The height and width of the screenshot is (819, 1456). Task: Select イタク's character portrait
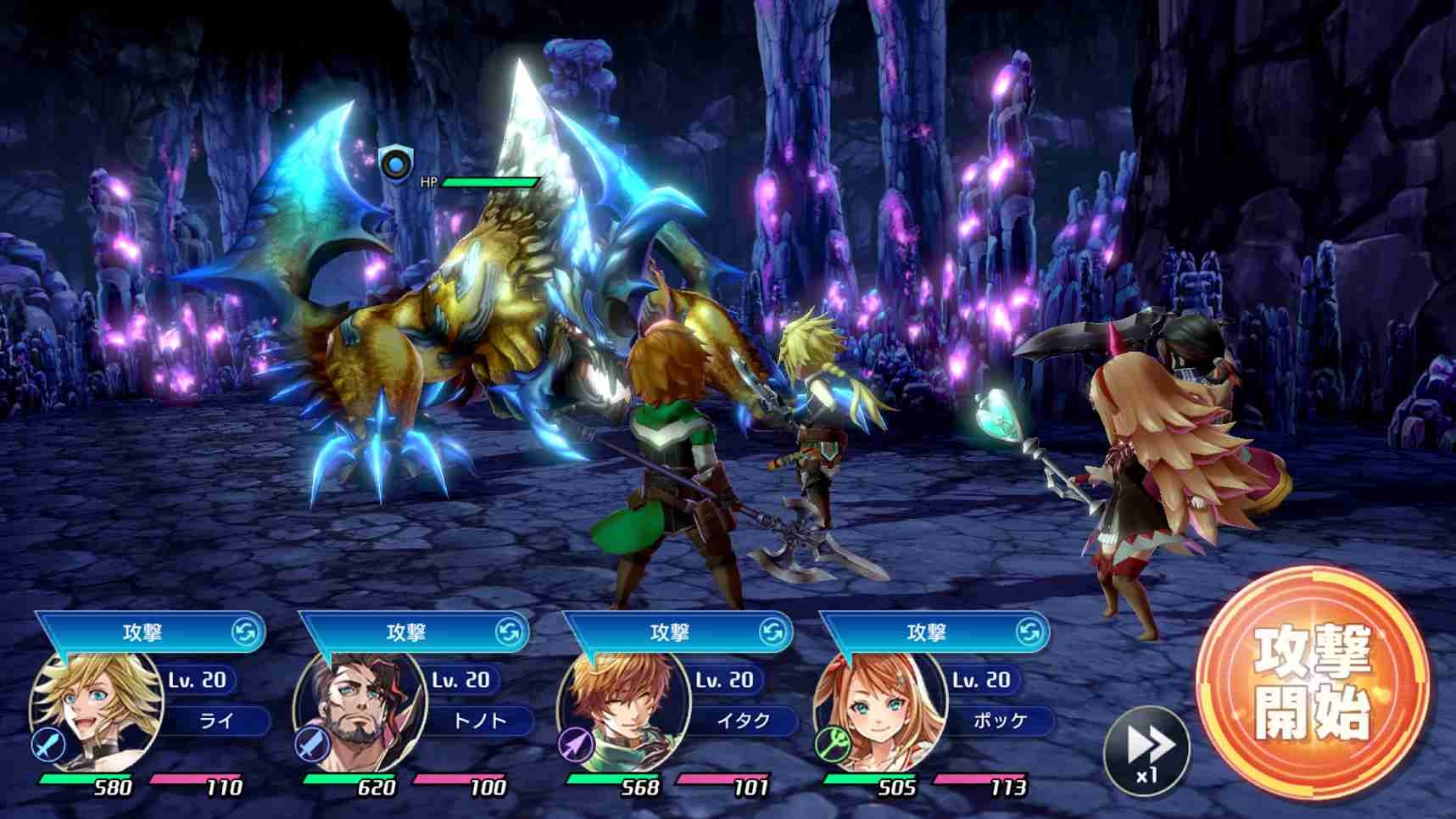click(623, 710)
